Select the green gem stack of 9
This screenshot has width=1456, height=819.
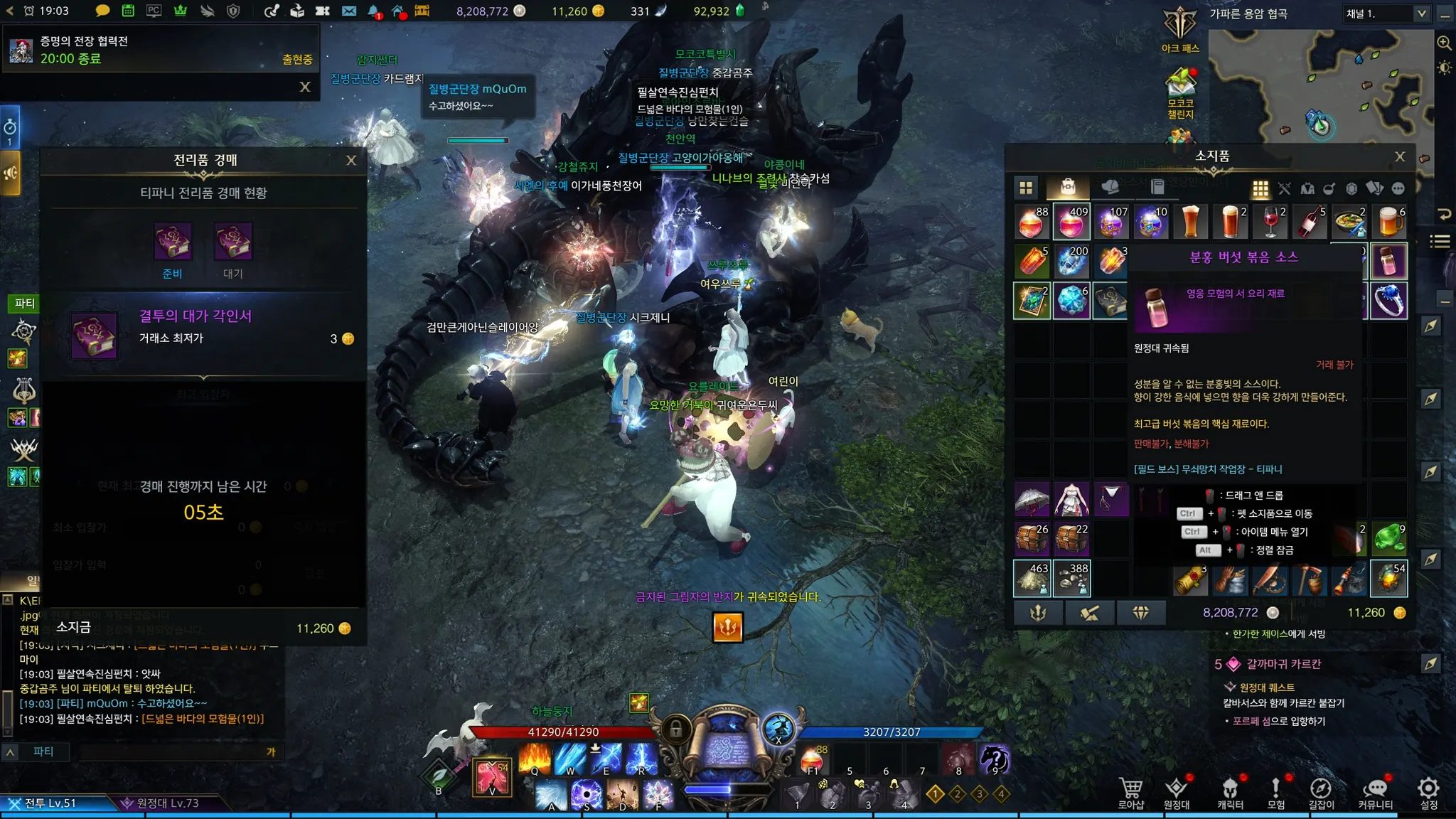[1389, 539]
